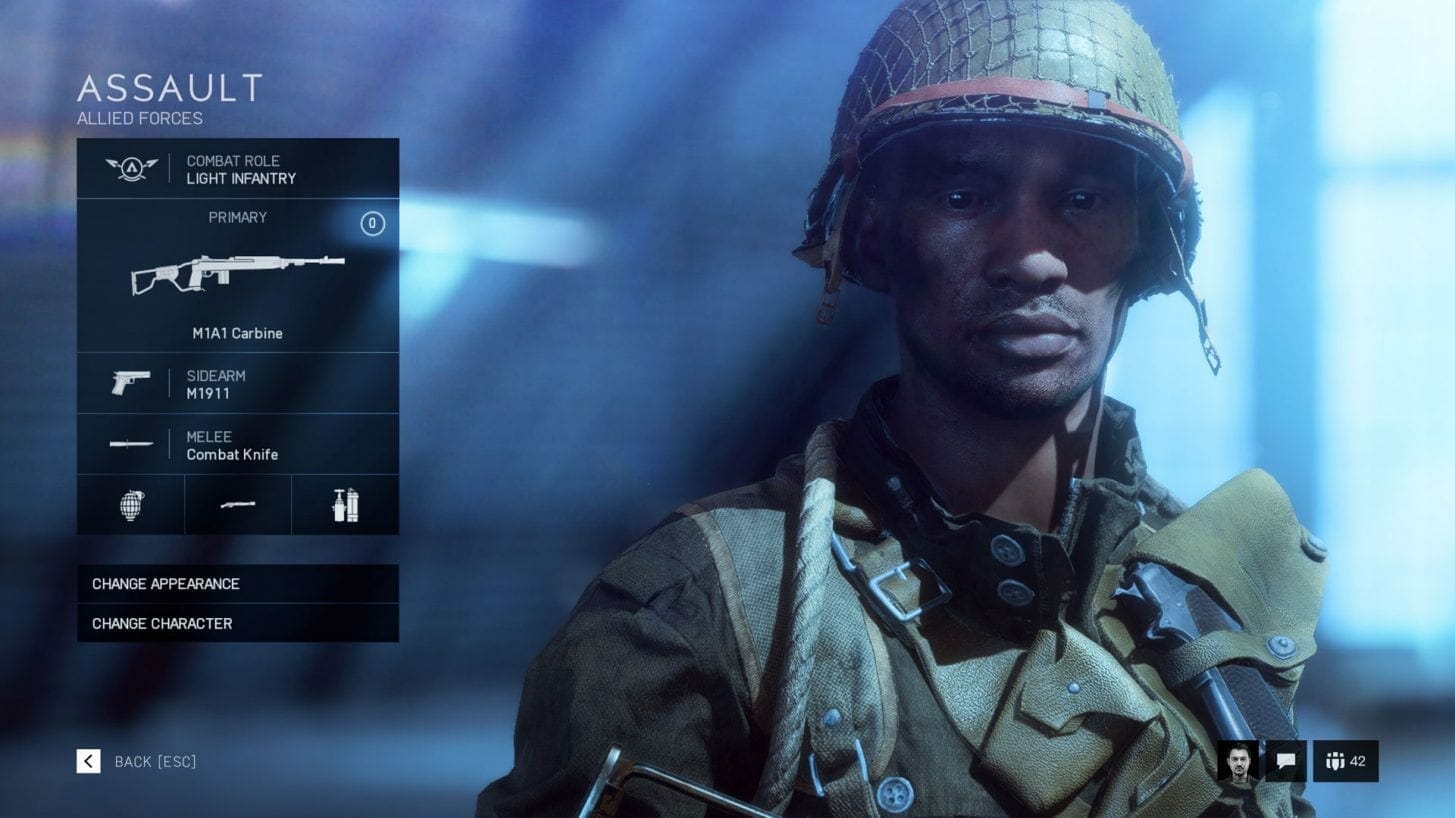1455x818 pixels.
Task: Select the Sidearm M1911 row
Action: point(237,383)
